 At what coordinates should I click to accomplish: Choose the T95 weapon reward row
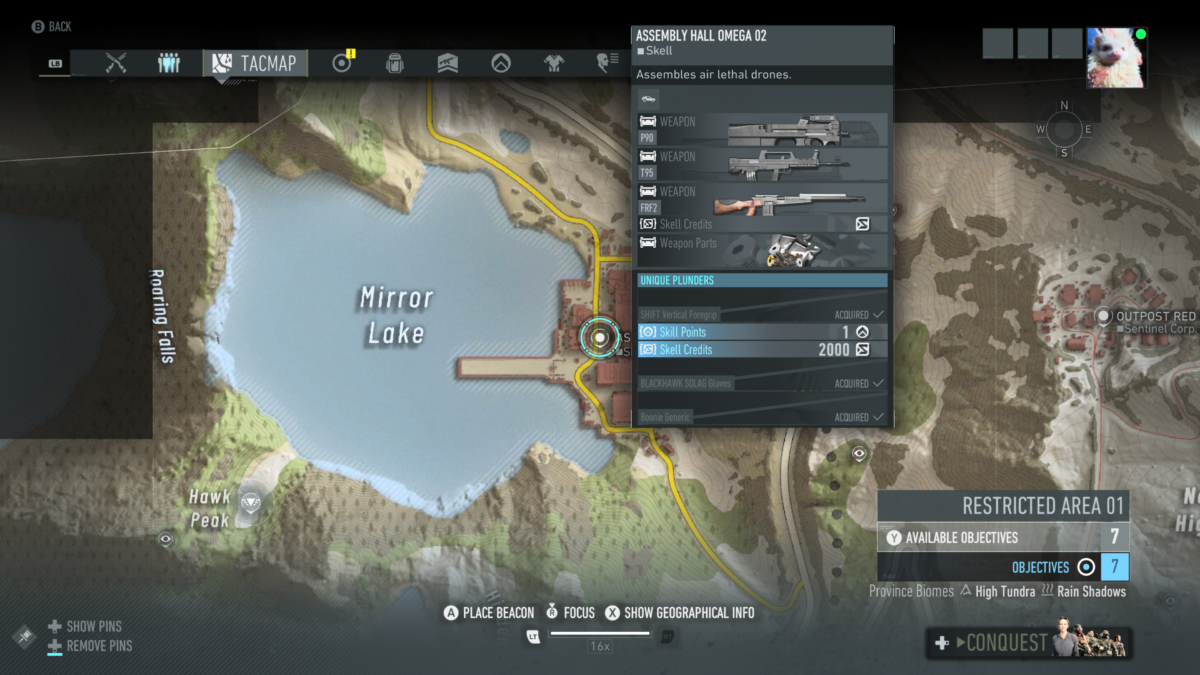762,164
